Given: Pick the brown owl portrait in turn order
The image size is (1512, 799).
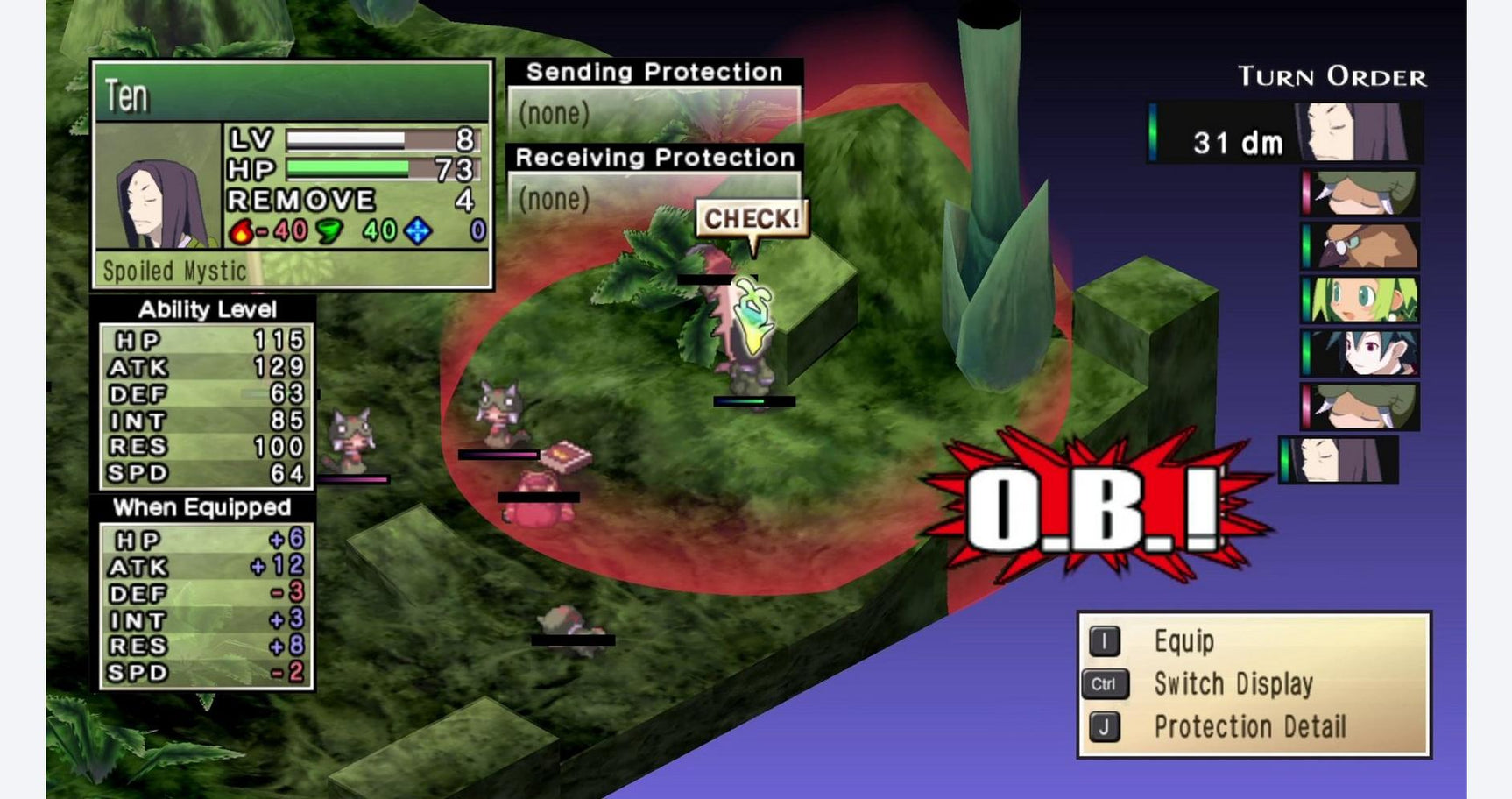Looking at the screenshot, I should 1360,246.
